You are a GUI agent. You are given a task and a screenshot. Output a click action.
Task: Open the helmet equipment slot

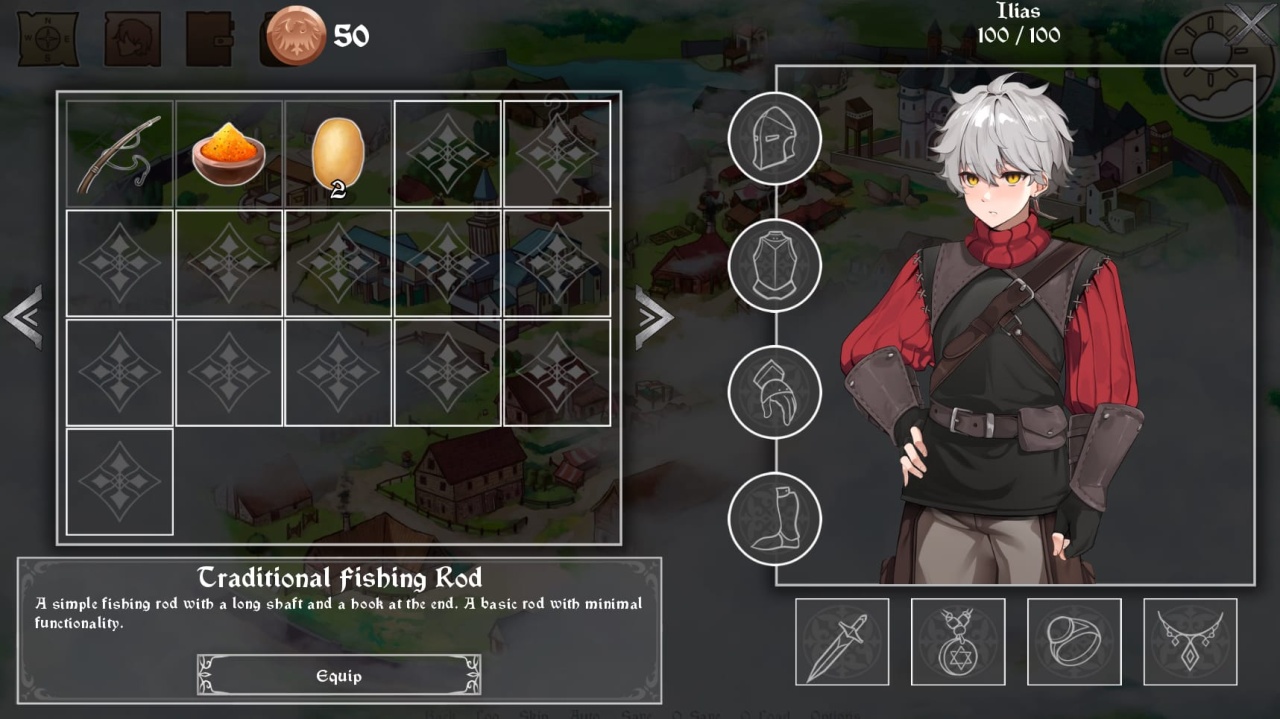pyautogui.click(x=774, y=138)
